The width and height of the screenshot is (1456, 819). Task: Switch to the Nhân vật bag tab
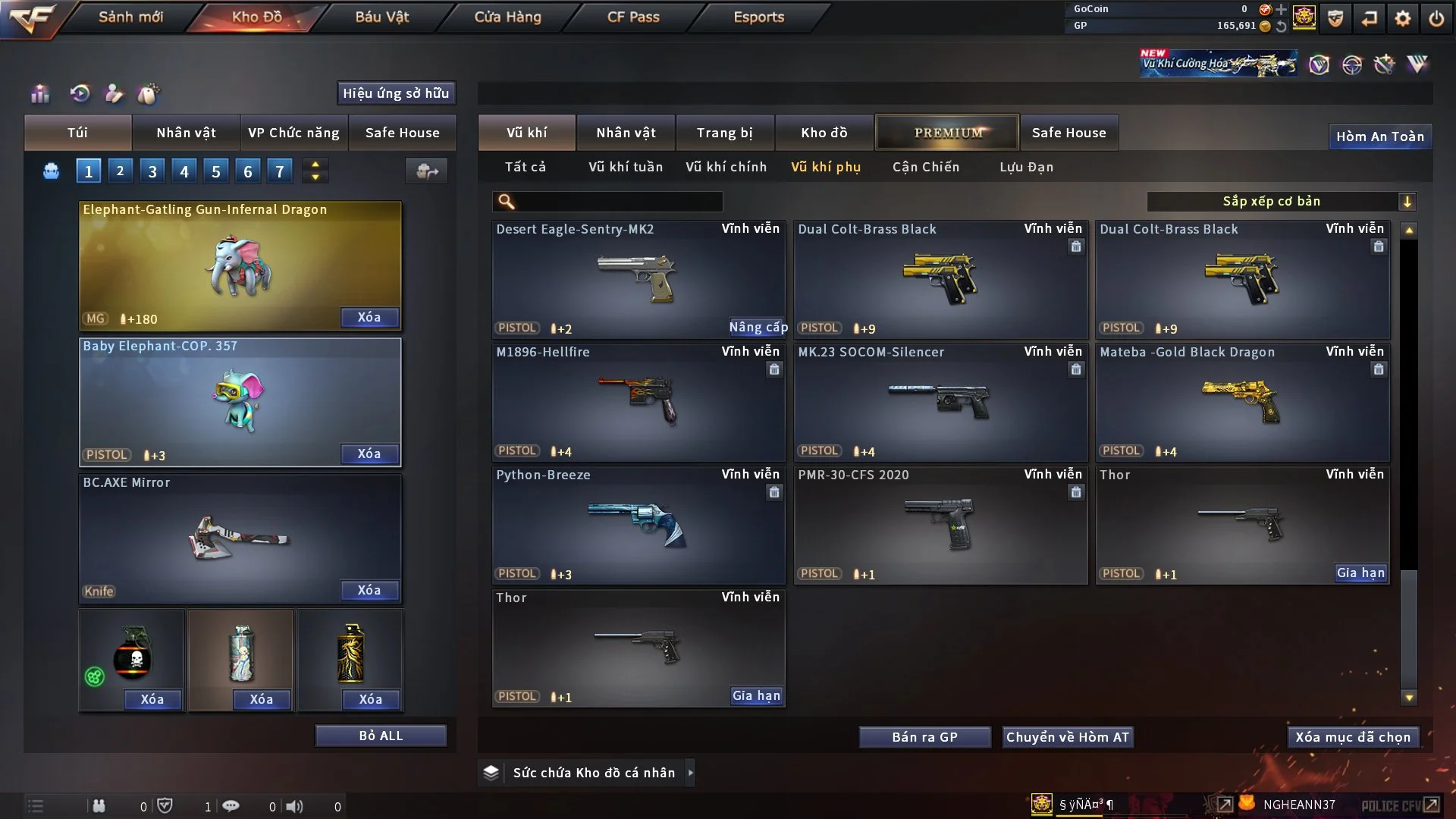tap(186, 133)
